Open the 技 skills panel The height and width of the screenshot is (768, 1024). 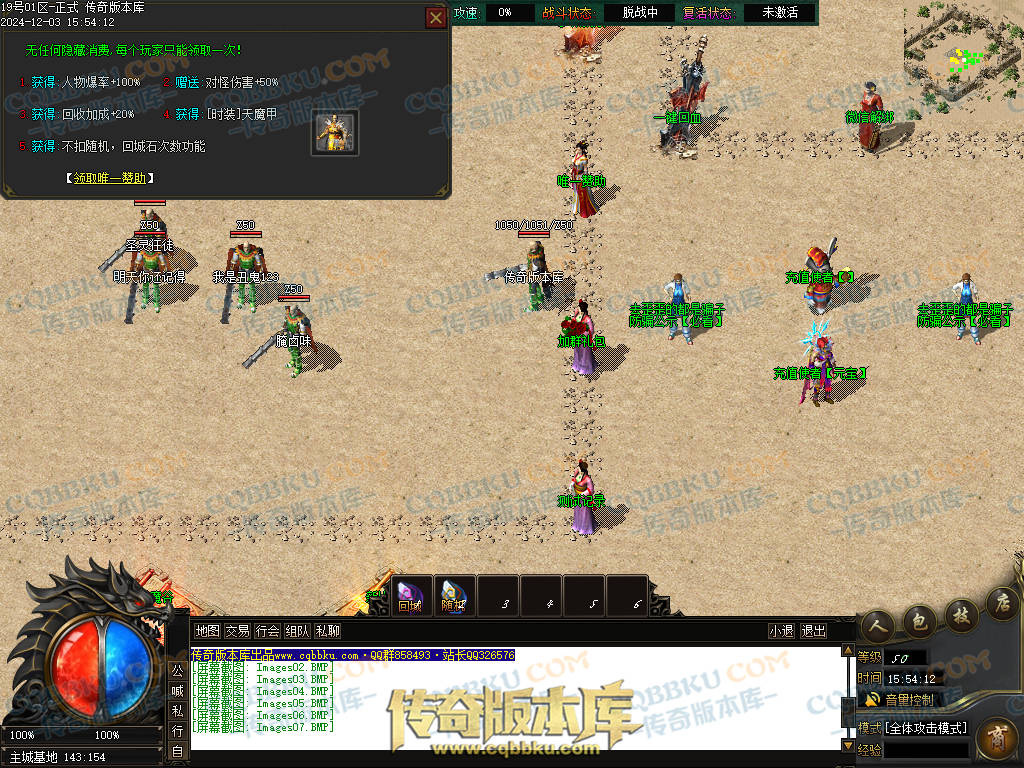[x=960, y=613]
